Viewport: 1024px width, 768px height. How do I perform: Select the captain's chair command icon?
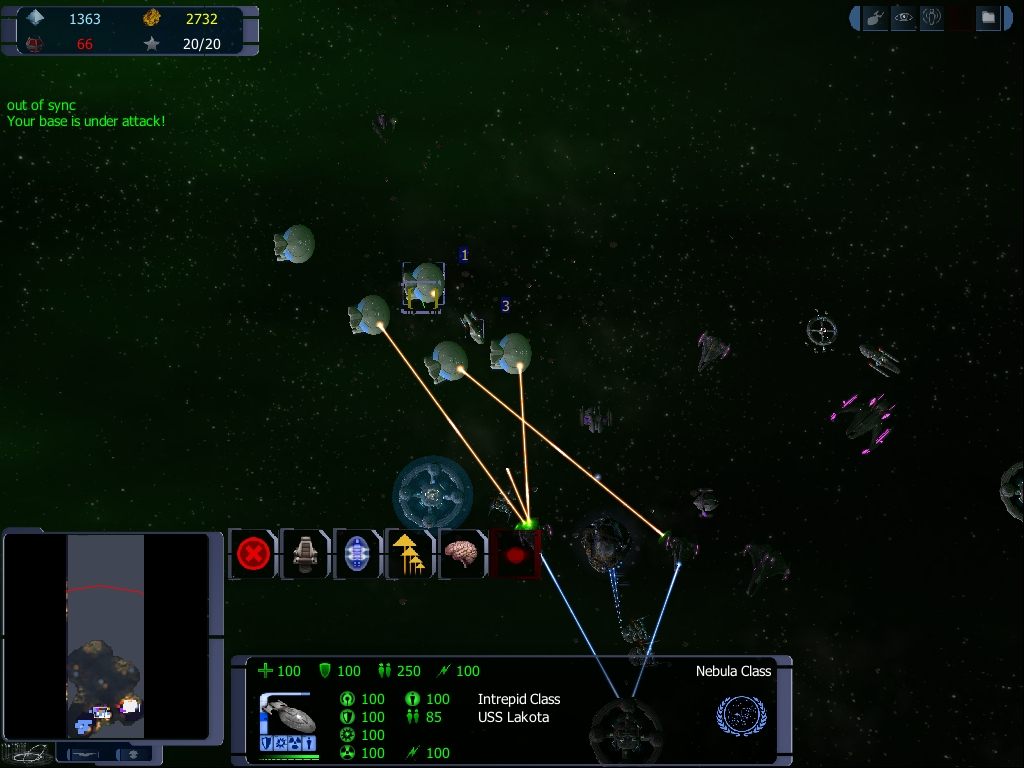[306, 553]
